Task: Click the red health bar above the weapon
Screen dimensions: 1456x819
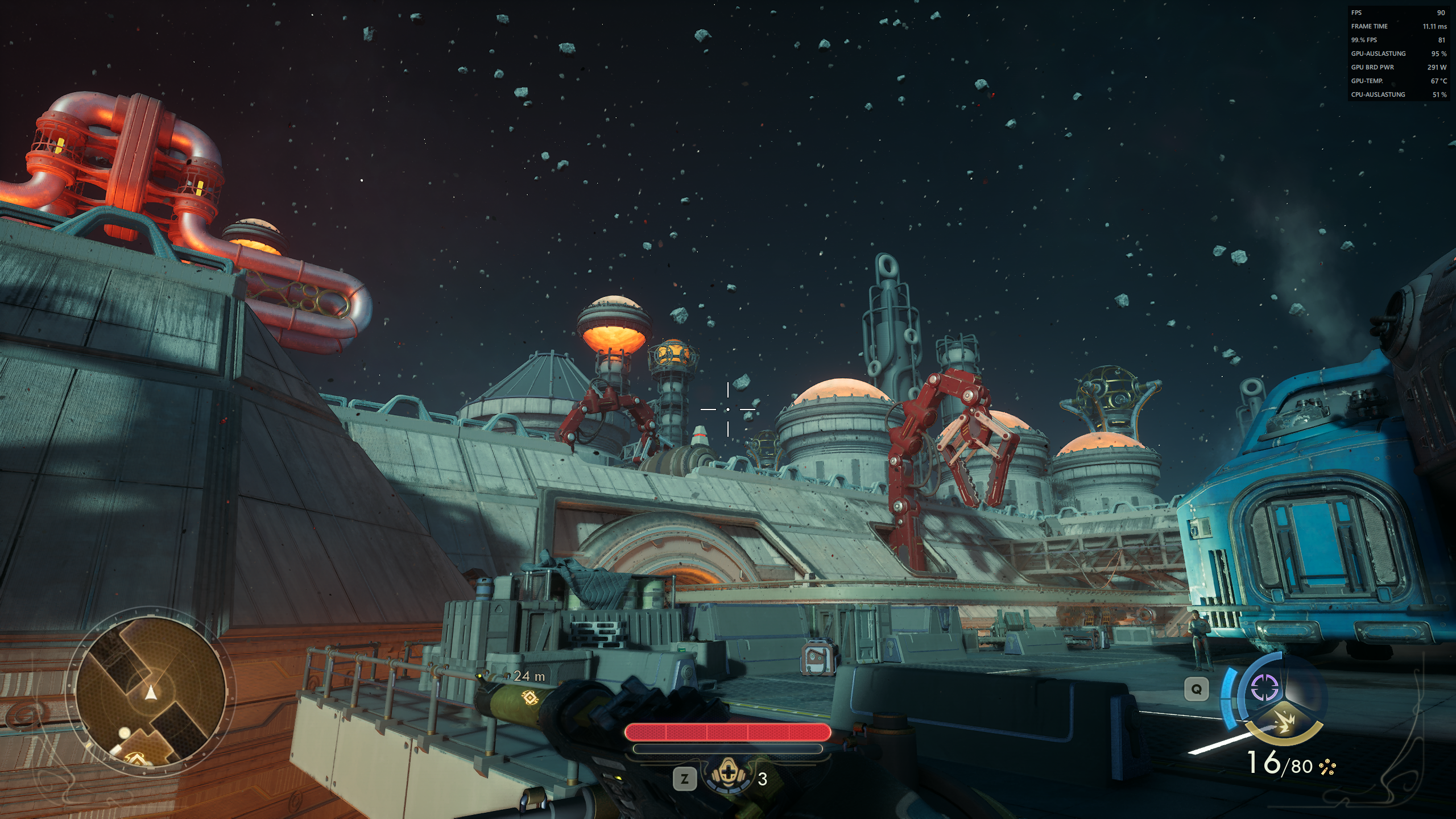Action: (725, 733)
